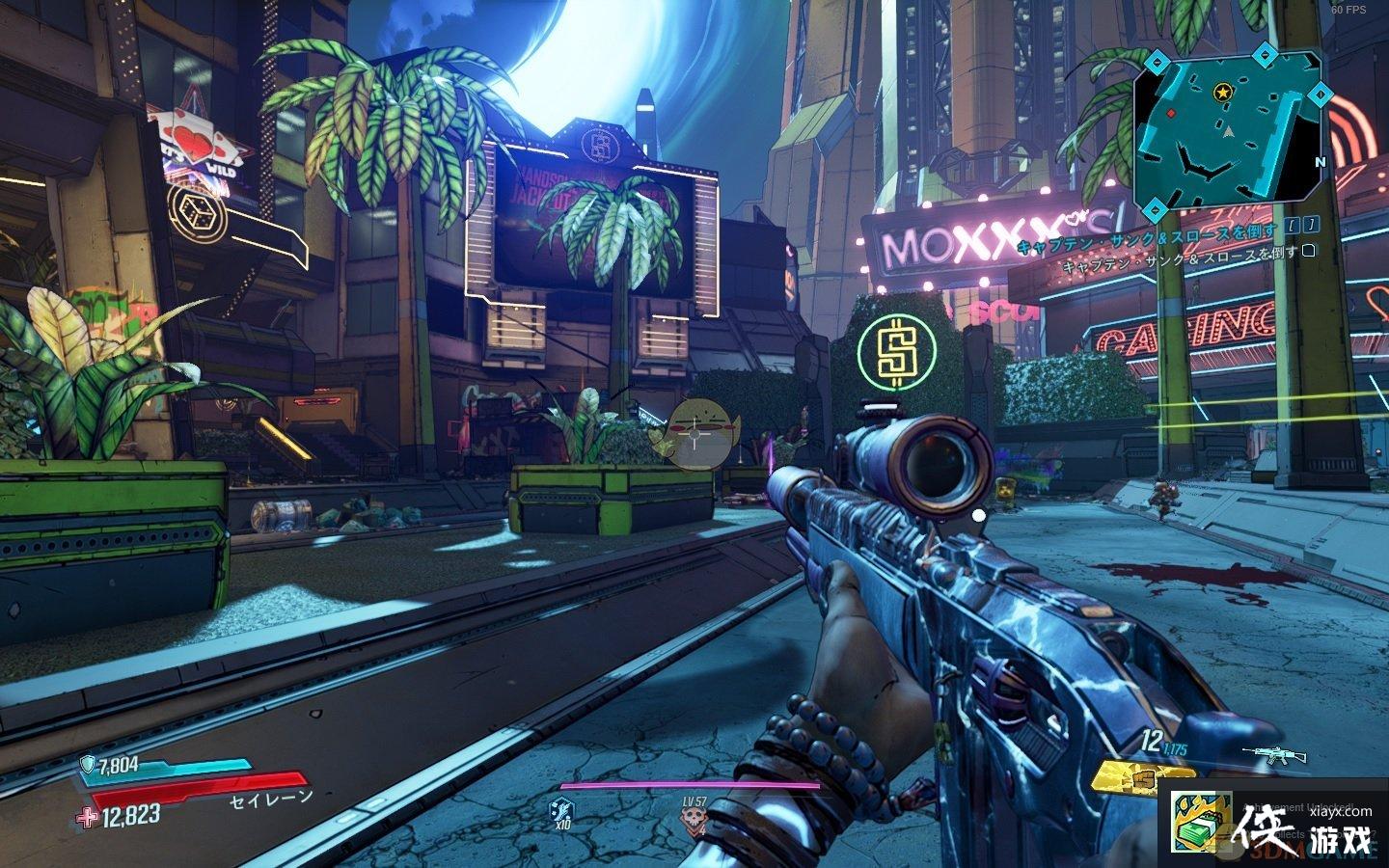This screenshot has height=868, width=1389.
Task: Select the yellow star objective marker on minimap
Action: pyautogui.click(x=1223, y=93)
